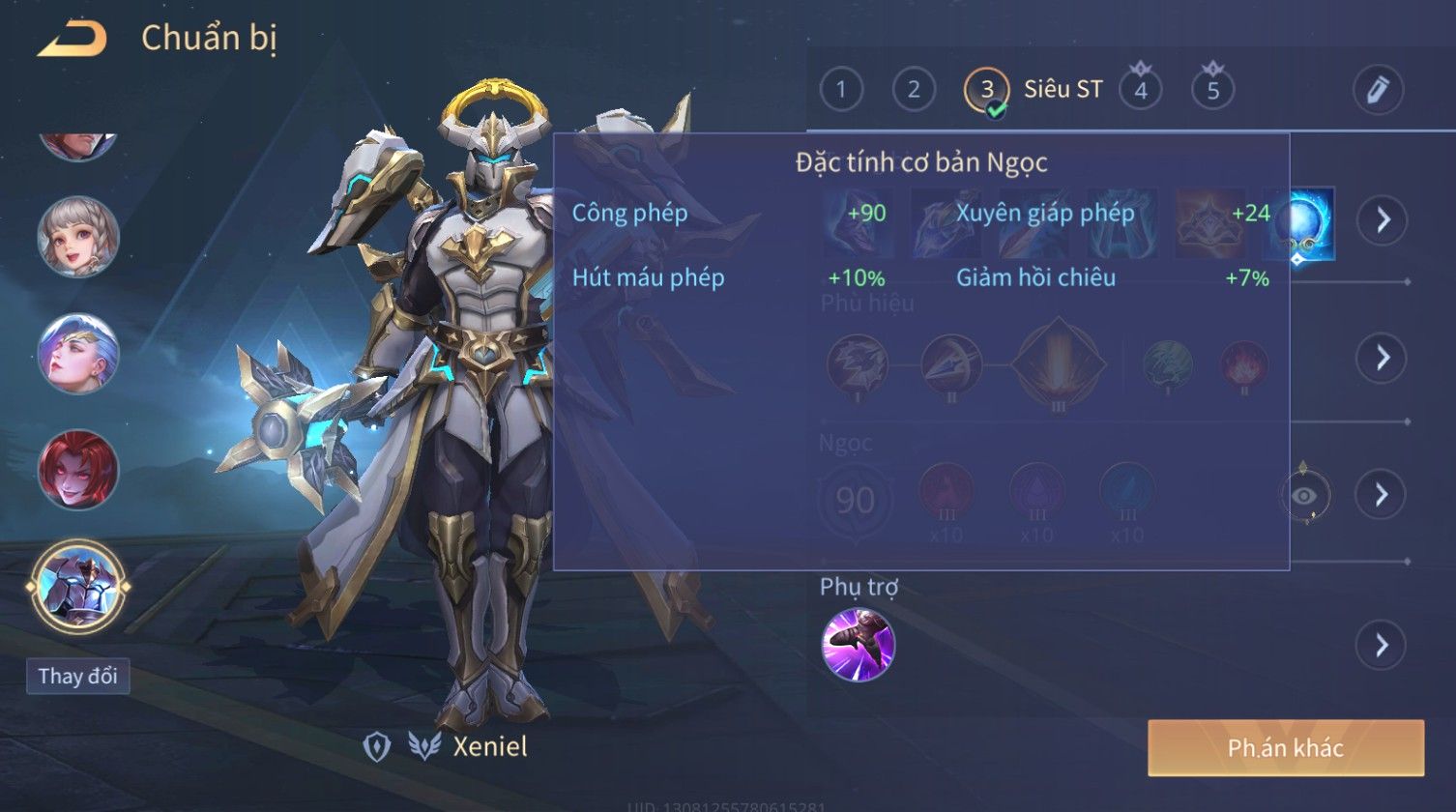Image resolution: width=1456 pixels, height=812 pixels.
Task: Open the Phụ trợ spell selection arrow
Action: [x=1382, y=644]
